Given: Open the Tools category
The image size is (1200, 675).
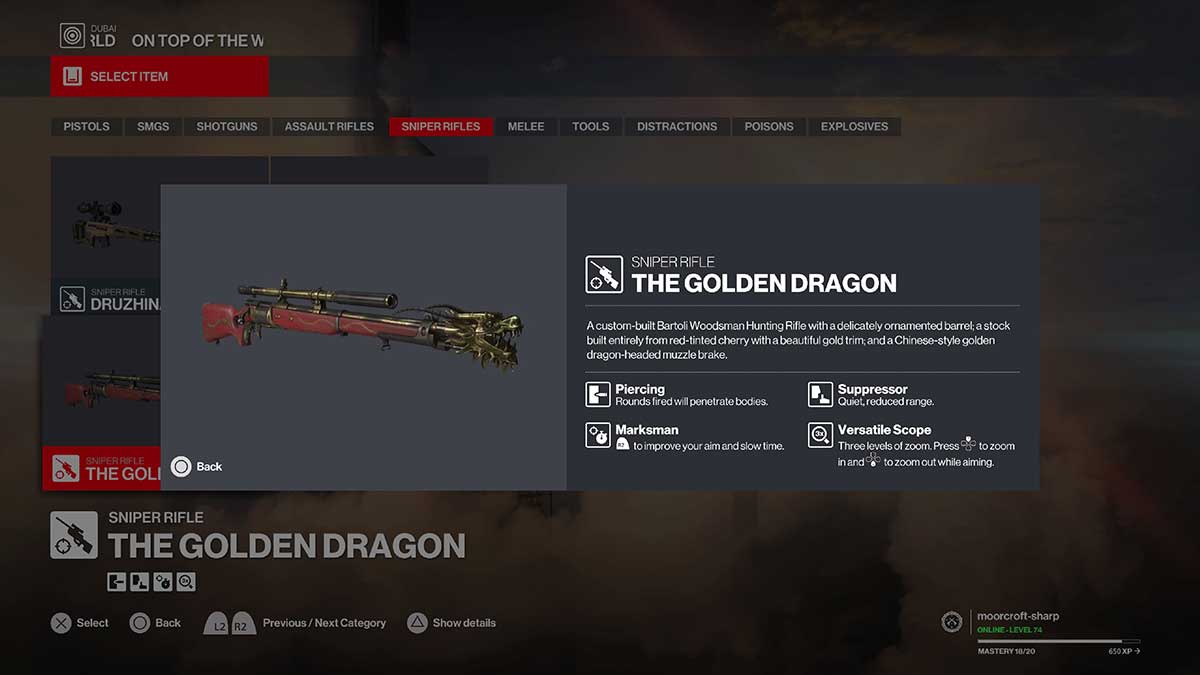Looking at the screenshot, I should point(591,127).
